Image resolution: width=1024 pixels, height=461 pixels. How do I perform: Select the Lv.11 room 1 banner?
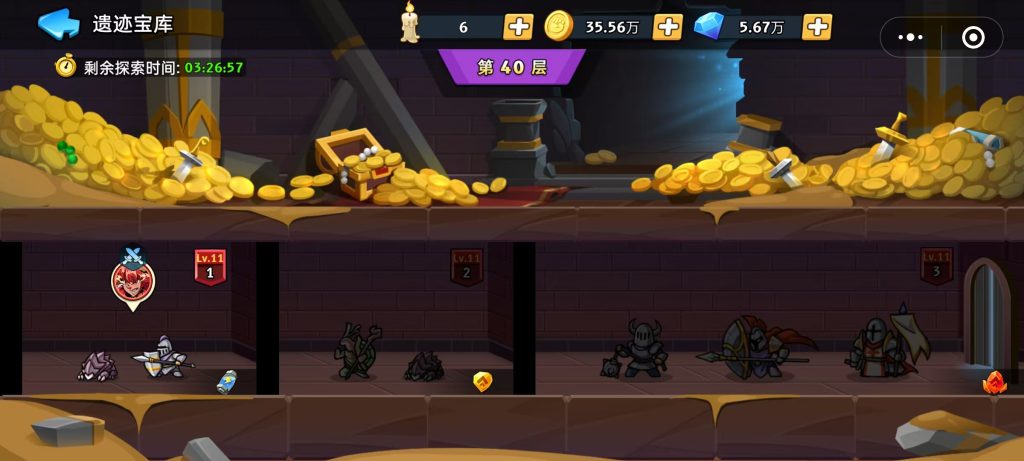(x=210, y=267)
